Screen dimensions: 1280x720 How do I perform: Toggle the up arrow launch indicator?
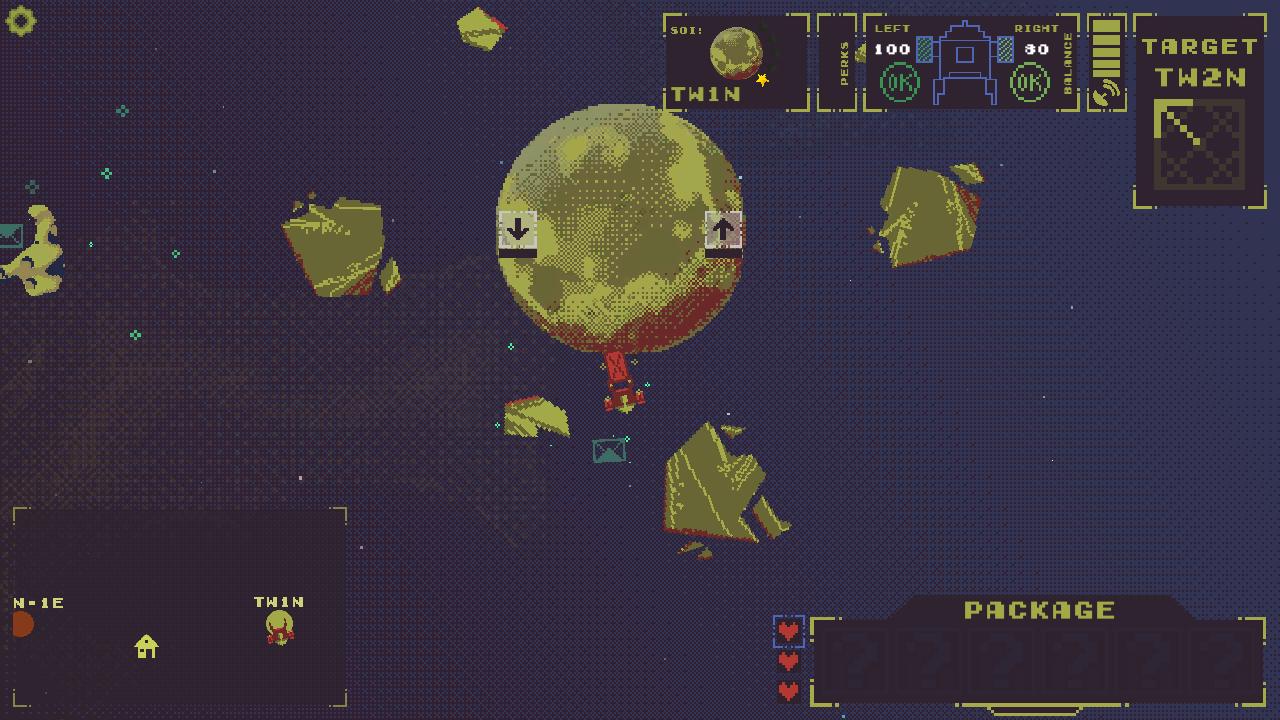(722, 231)
